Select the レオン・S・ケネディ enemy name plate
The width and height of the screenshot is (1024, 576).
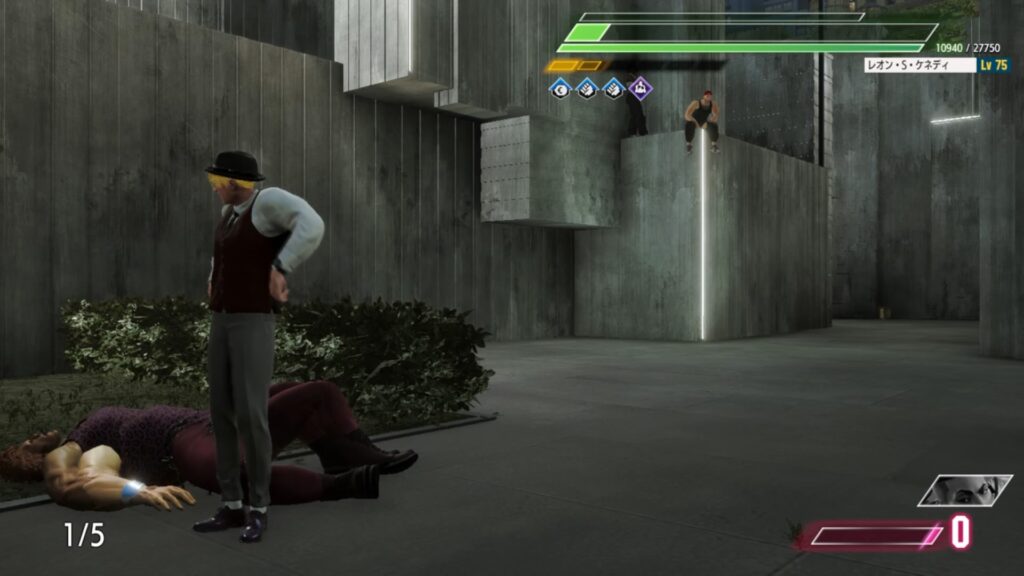pos(920,65)
